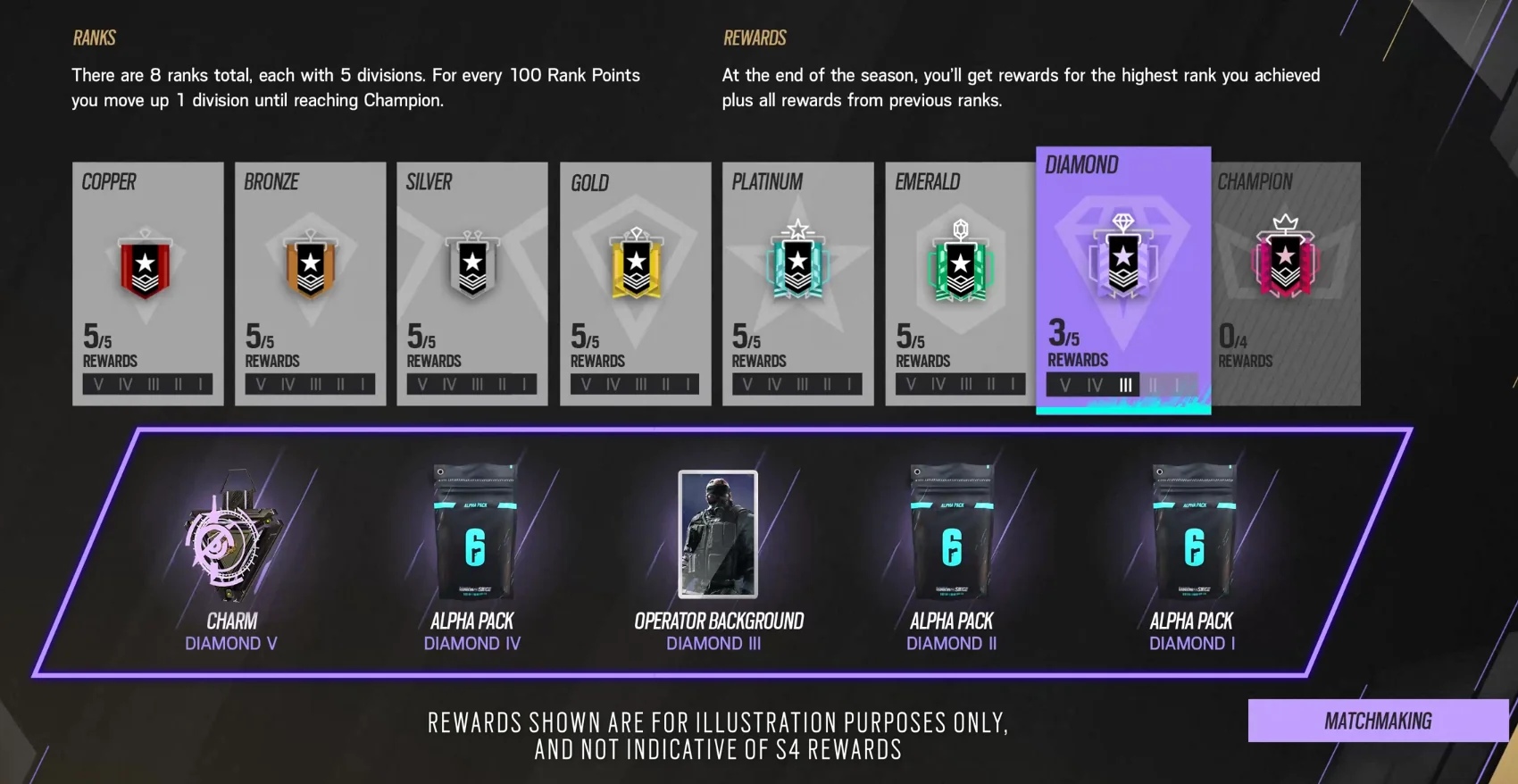The image size is (1518, 784).
Task: Select division V on the Copper card
Action: tap(98, 383)
